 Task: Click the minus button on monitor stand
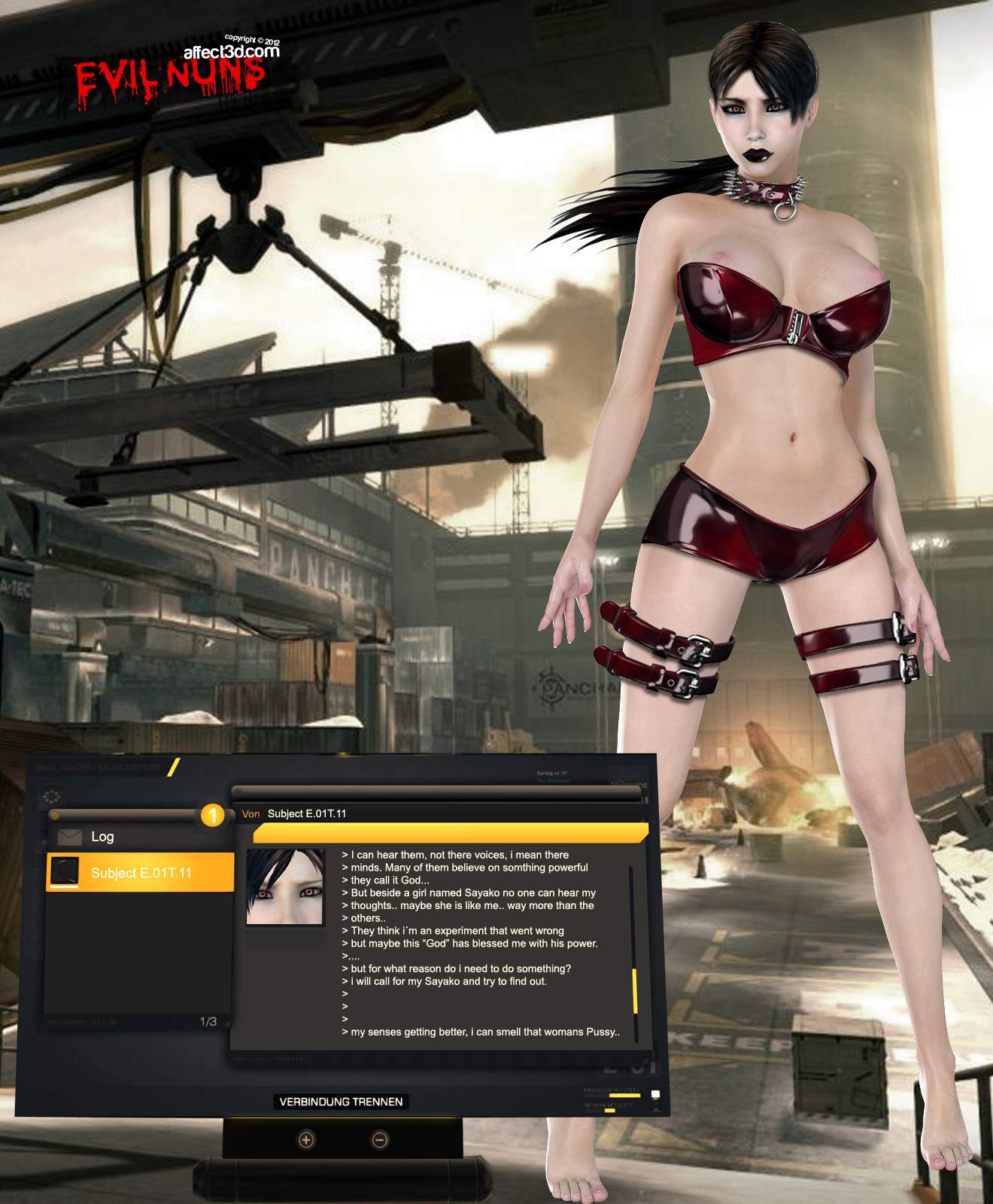(x=380, y=1140)
